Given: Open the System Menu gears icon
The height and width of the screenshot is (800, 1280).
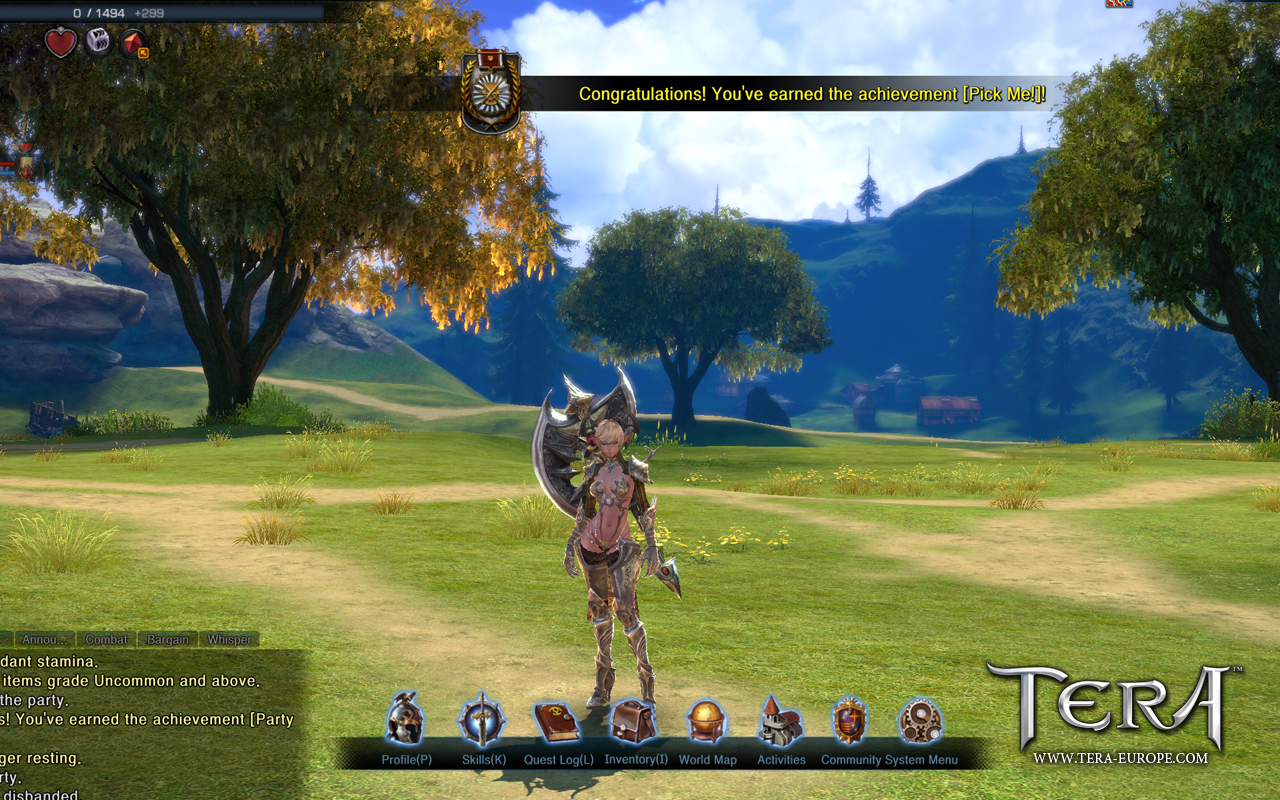Looking at the screenshot, I should point(919,721).
